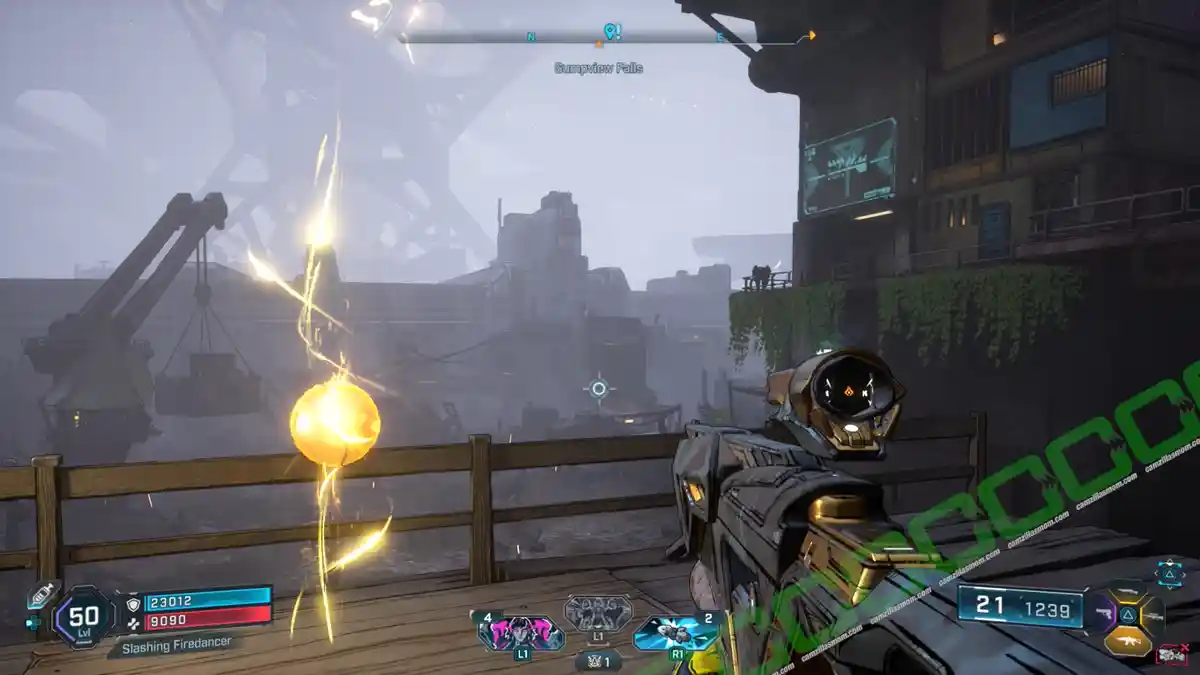Select the objective marker on the compass
The width and height of the screenshot is (1200, 675).
click(612, 32)
